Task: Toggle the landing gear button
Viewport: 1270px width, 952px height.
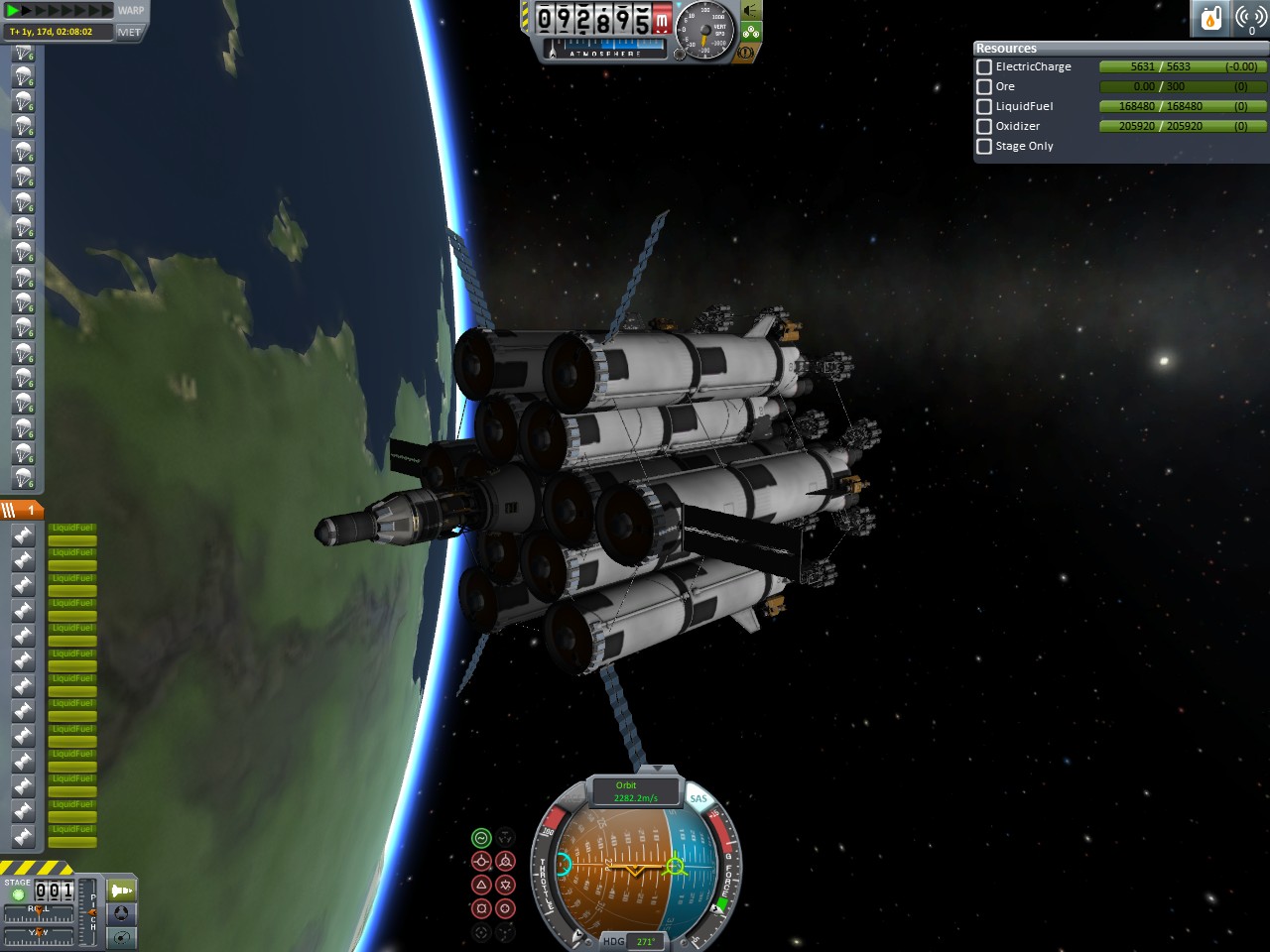Action: pyautogui.click(x=751, y=32)
